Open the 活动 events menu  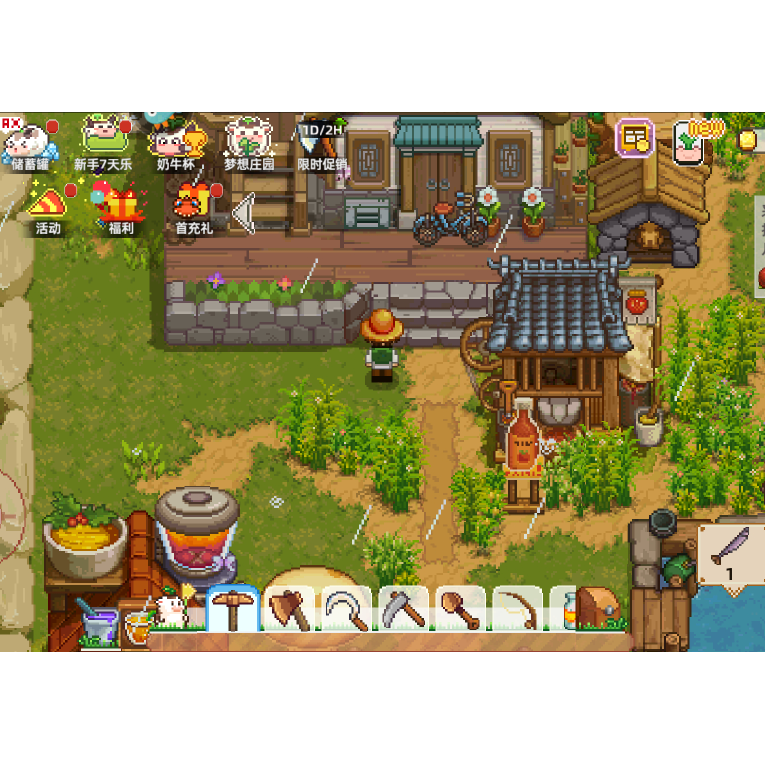[47, 207]
